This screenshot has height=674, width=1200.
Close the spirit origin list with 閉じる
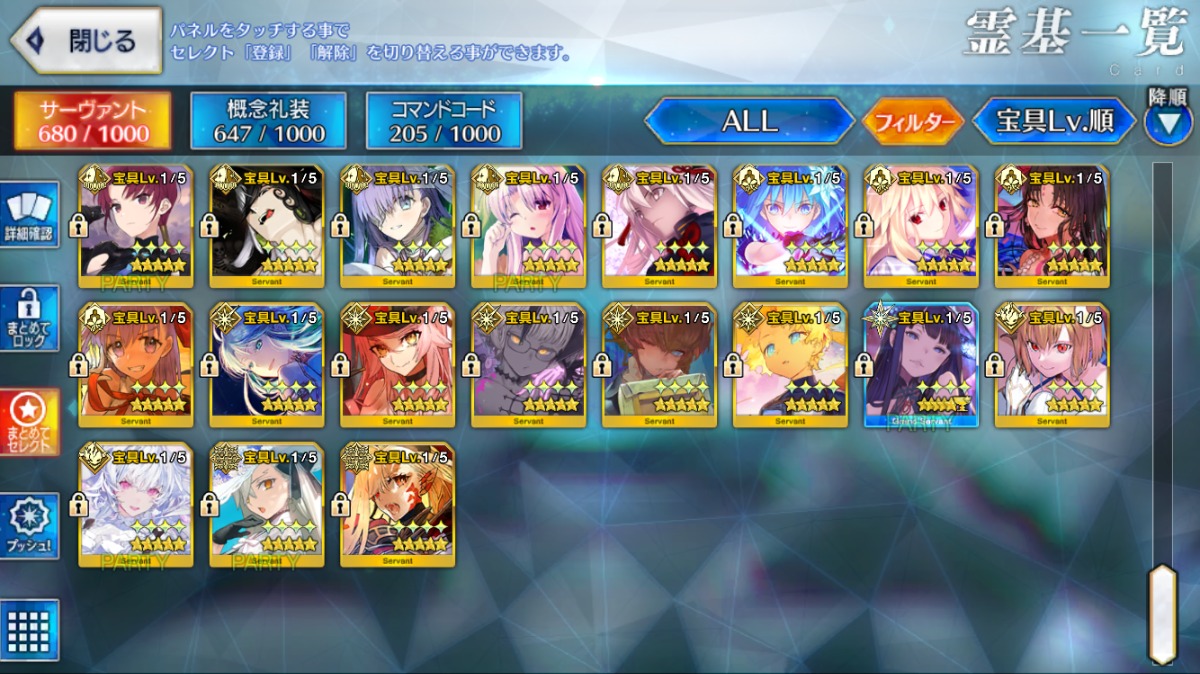click(x=86, y=41)
